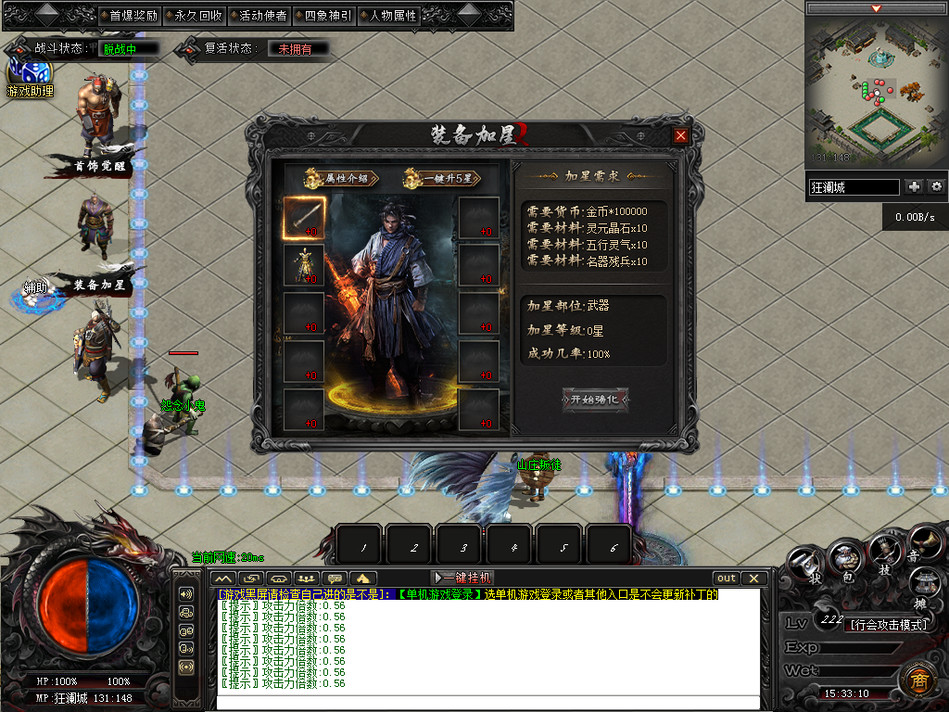The image size is (949, 712).
Task: Open the 永久回收 menu
Action: coord(192,16)
